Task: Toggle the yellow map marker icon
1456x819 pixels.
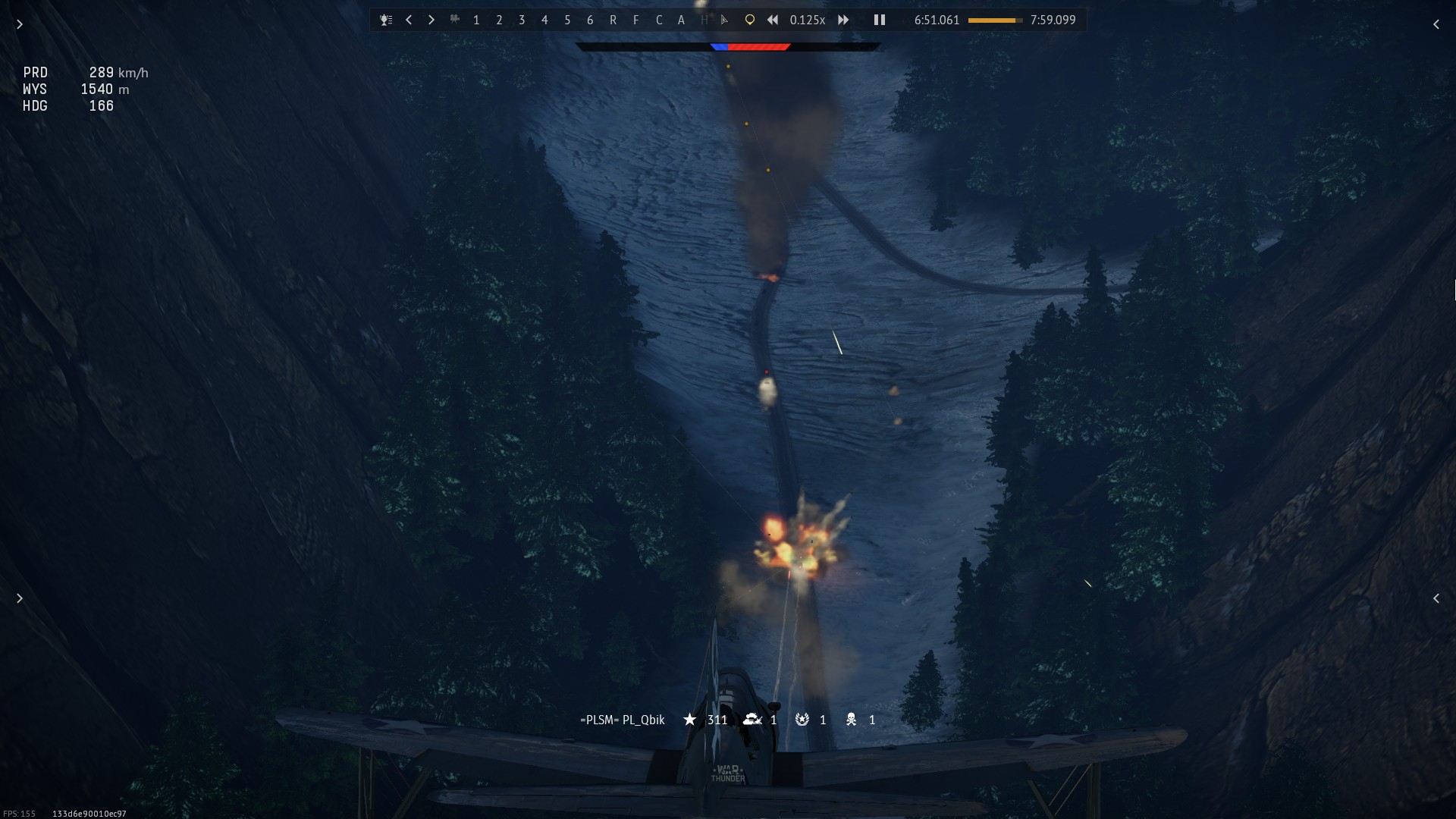Action: click(x=749, y=20)
